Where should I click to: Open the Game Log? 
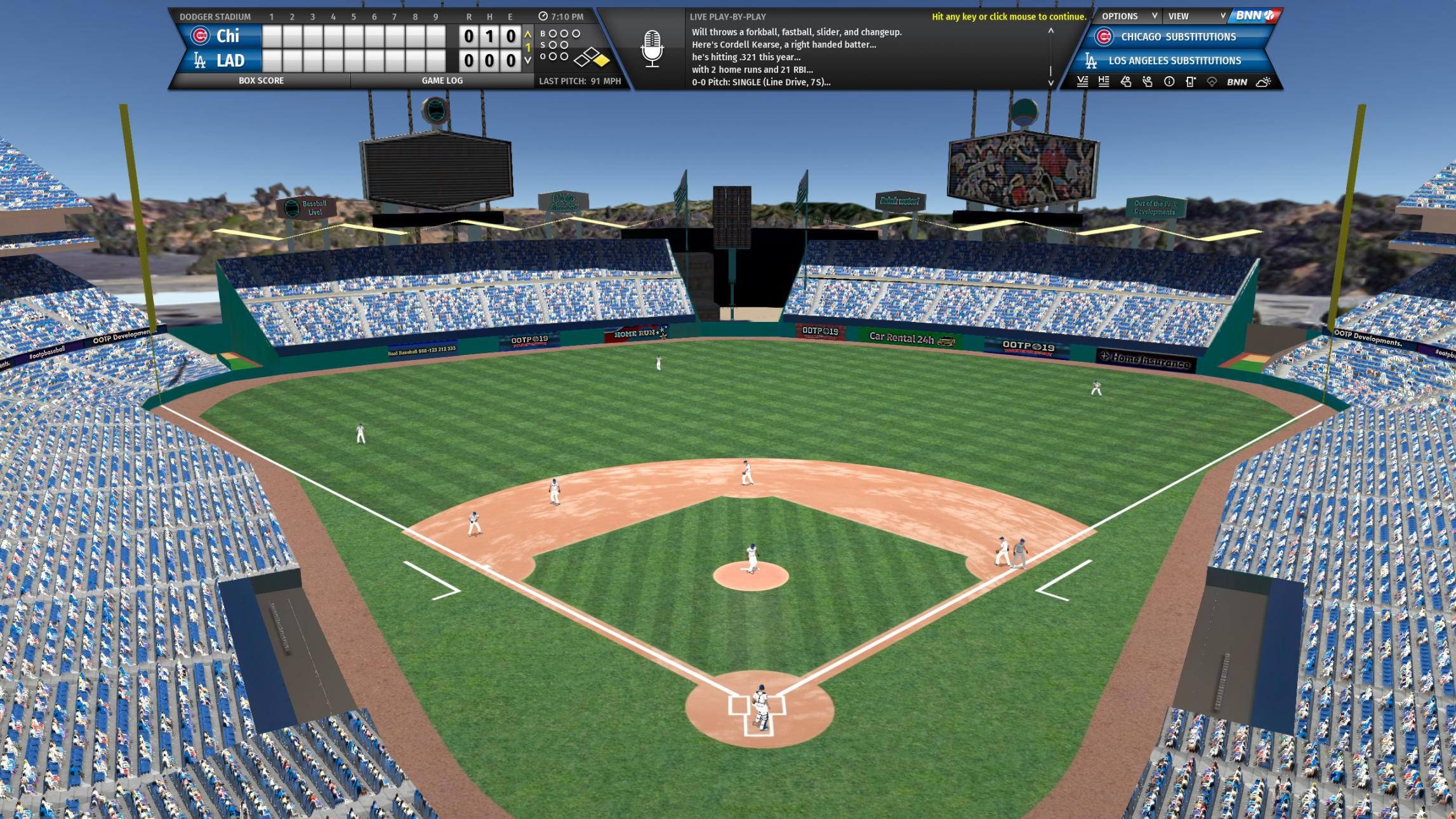(x=442, y=81)
